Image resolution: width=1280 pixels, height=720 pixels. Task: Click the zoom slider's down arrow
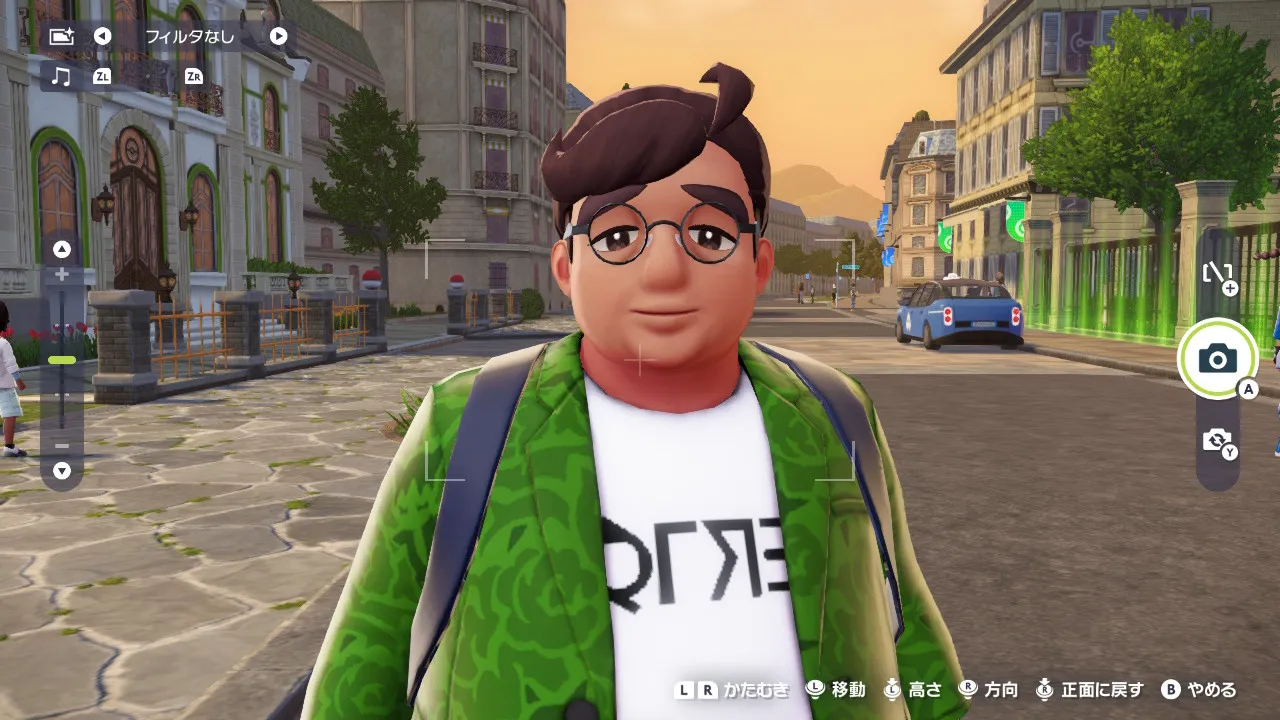[62, 469]
